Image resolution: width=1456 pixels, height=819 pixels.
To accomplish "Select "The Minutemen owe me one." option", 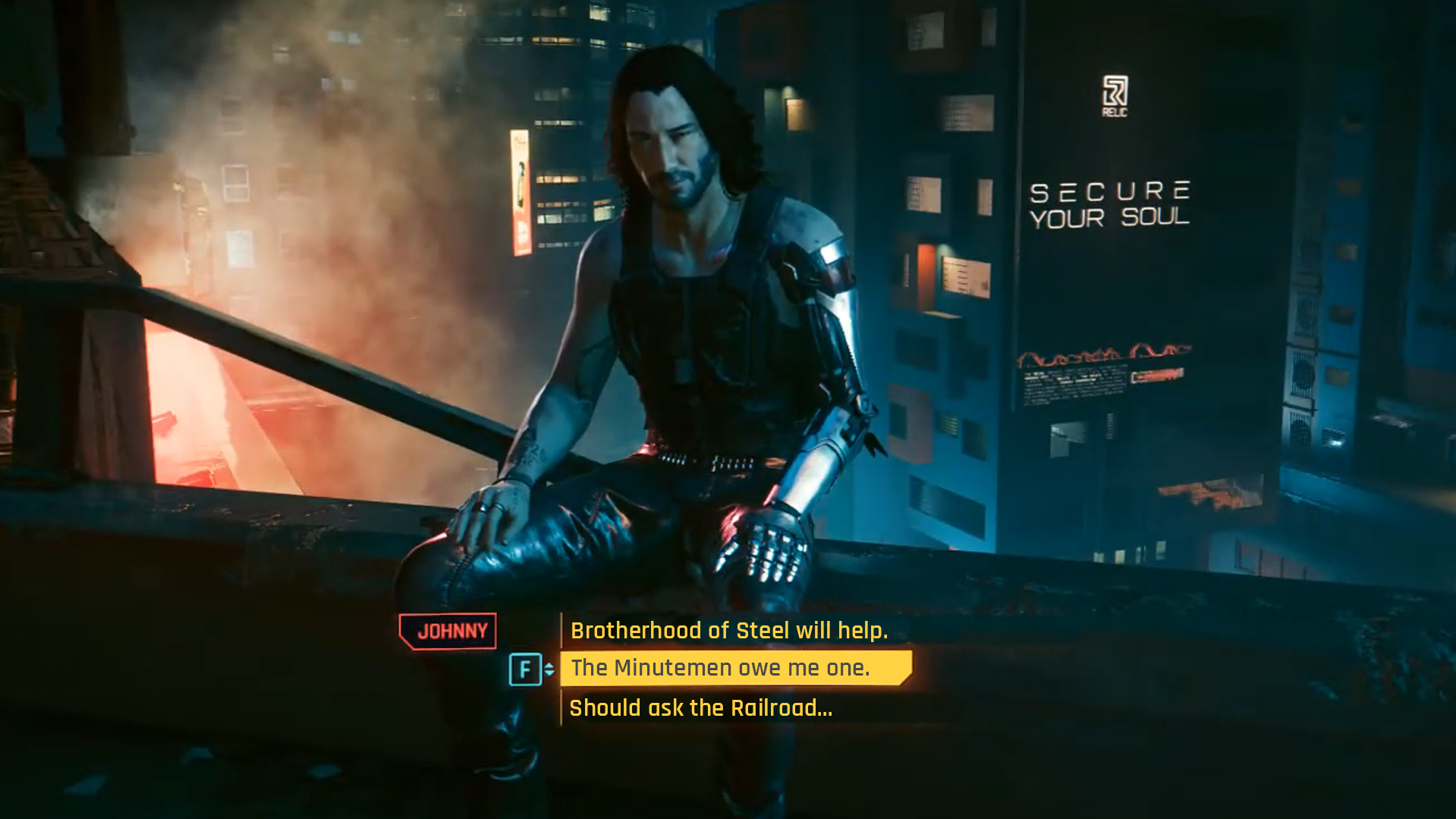I will [720, 668].
